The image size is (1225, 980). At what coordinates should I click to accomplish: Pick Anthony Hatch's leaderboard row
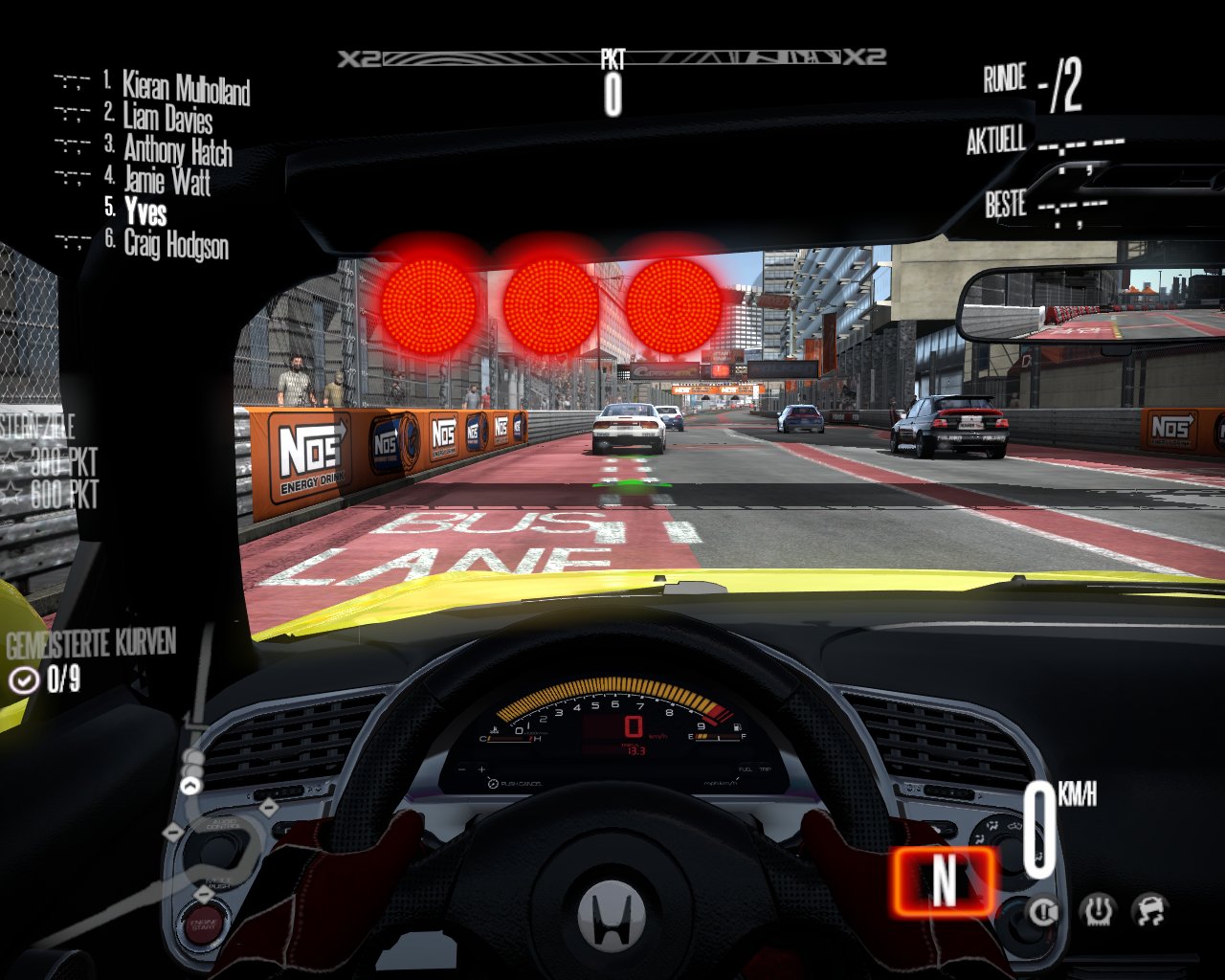coord(177,150)
